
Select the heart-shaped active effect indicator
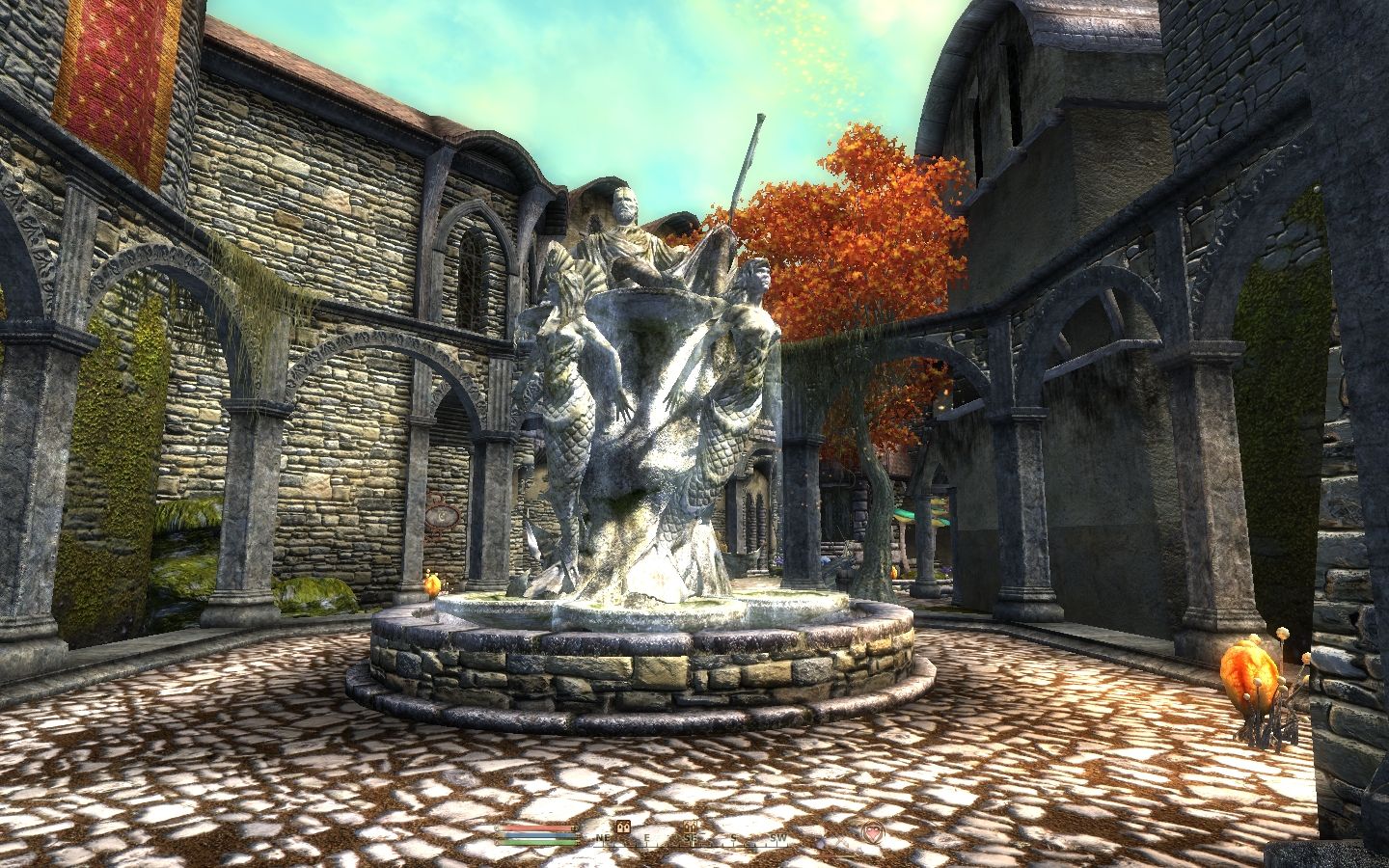[x=873, y=832]
